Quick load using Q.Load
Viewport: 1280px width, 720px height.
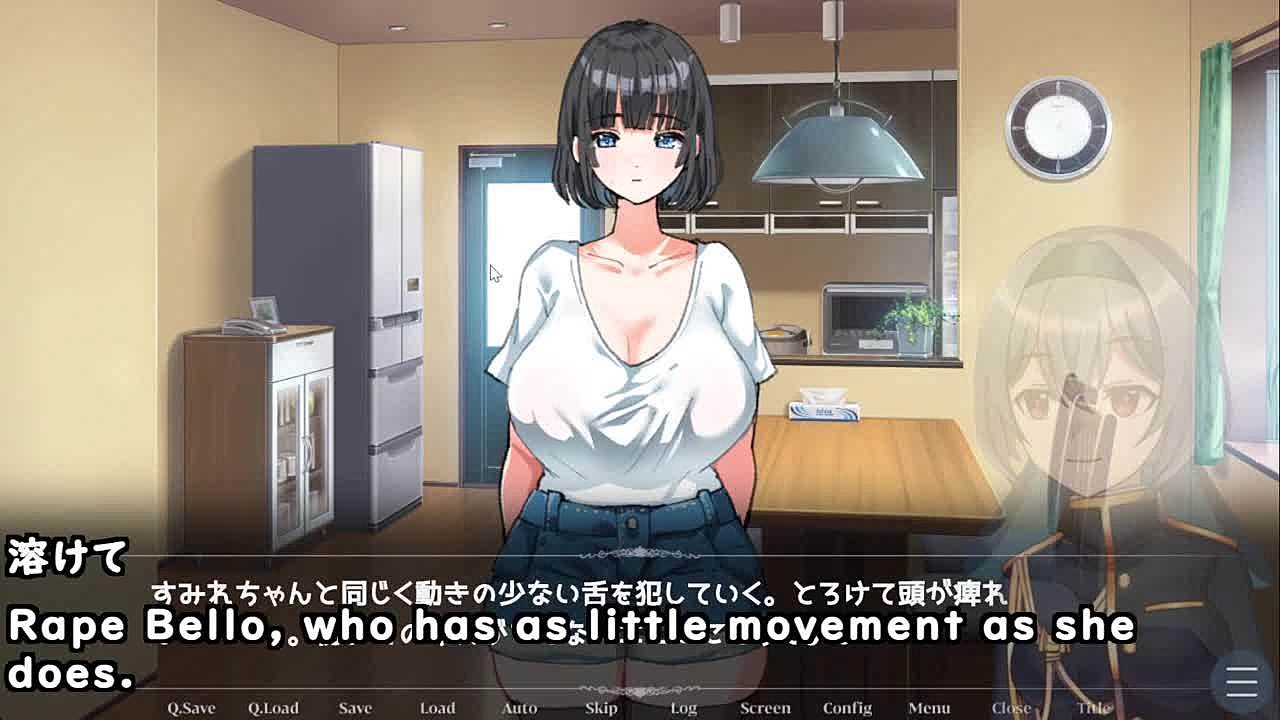[x=273, y=708]
